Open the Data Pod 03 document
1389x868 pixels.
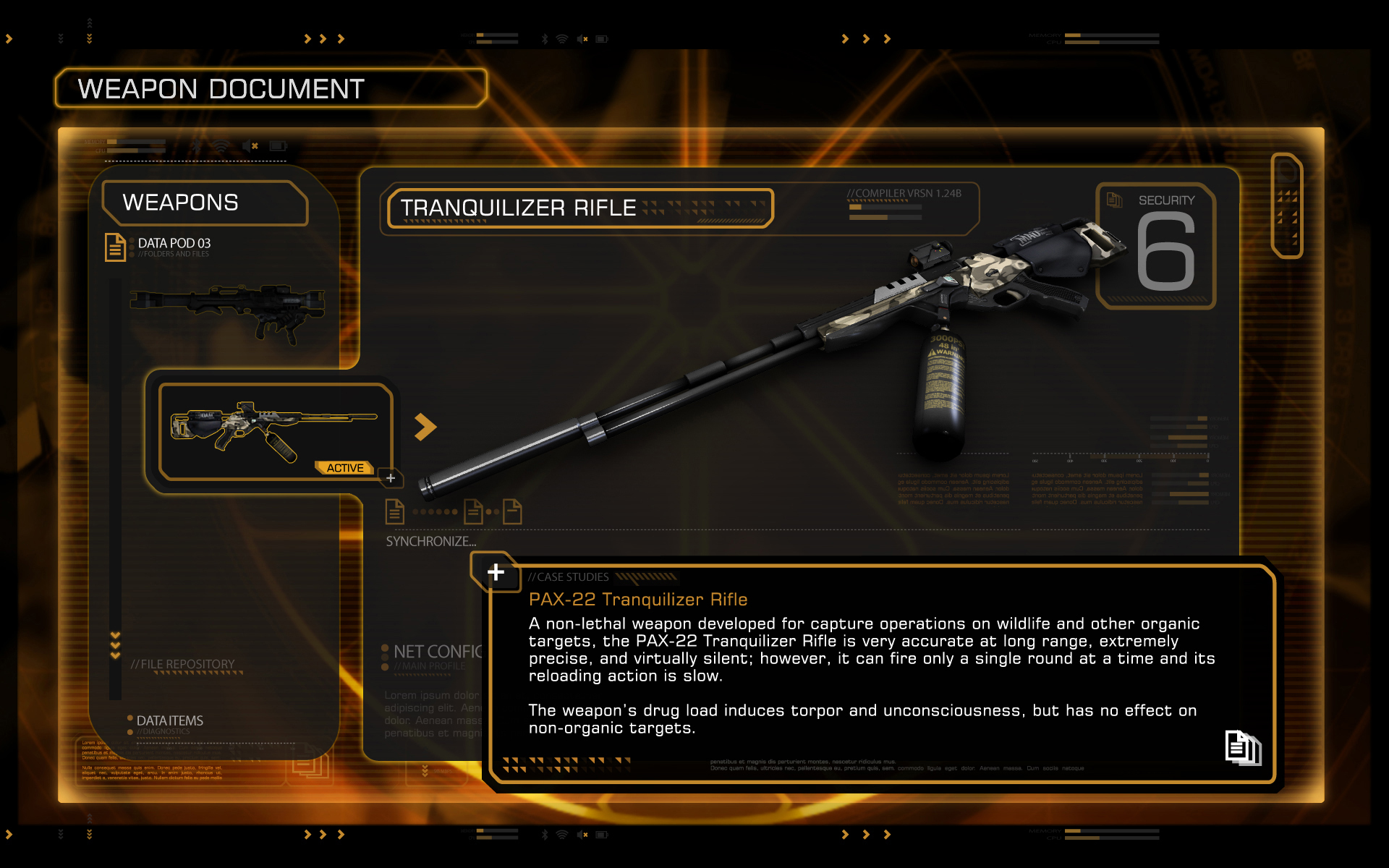click(174, 244)
